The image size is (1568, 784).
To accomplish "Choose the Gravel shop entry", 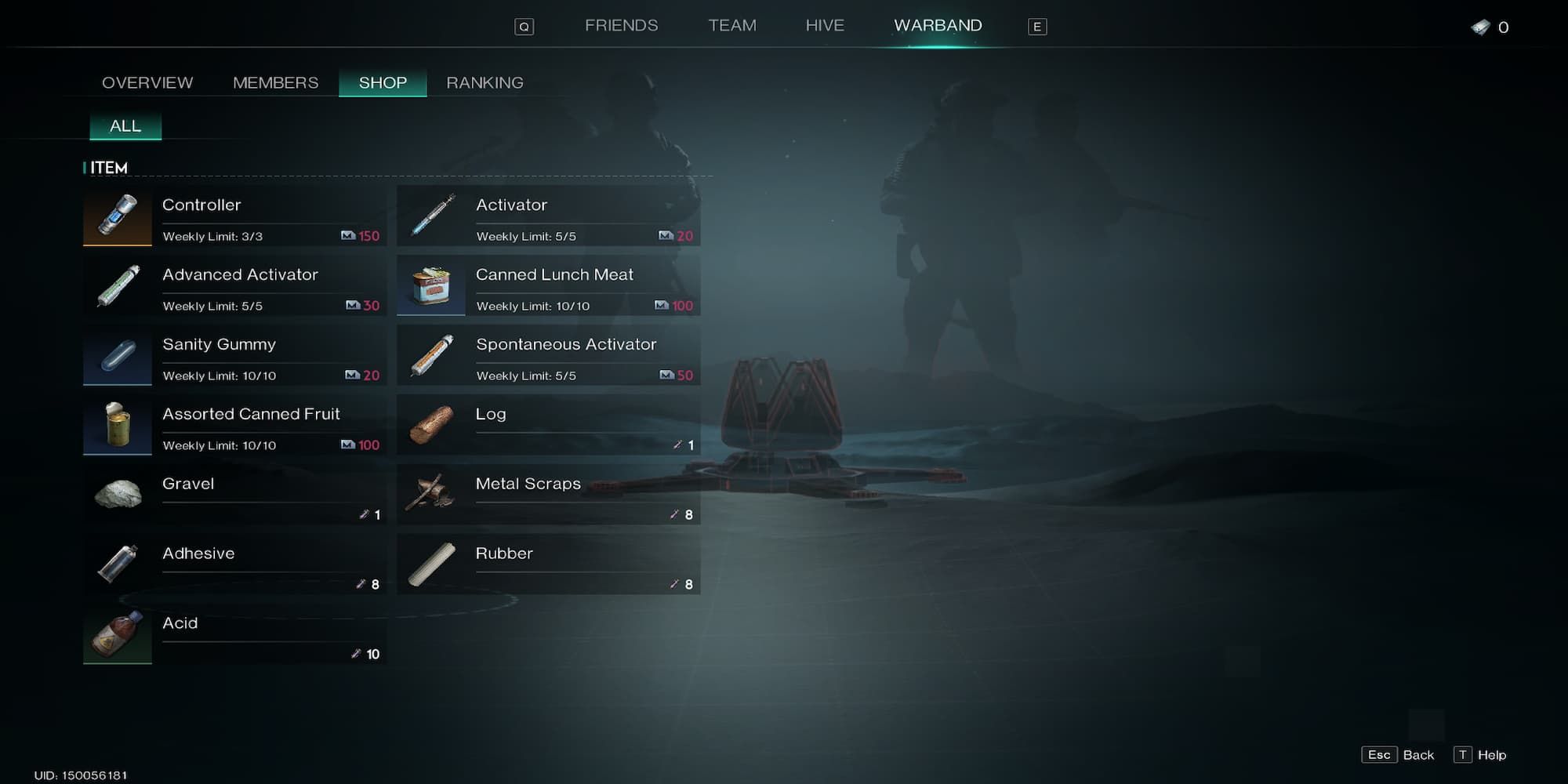I will (x=234, y=495).
